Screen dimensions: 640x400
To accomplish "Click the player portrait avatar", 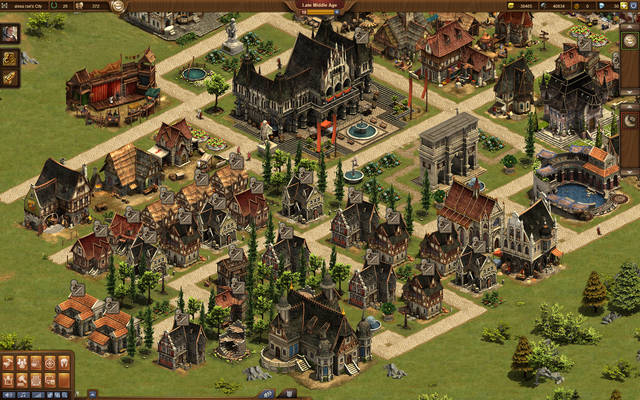I will pyautogui.click(x=10, y=33).
